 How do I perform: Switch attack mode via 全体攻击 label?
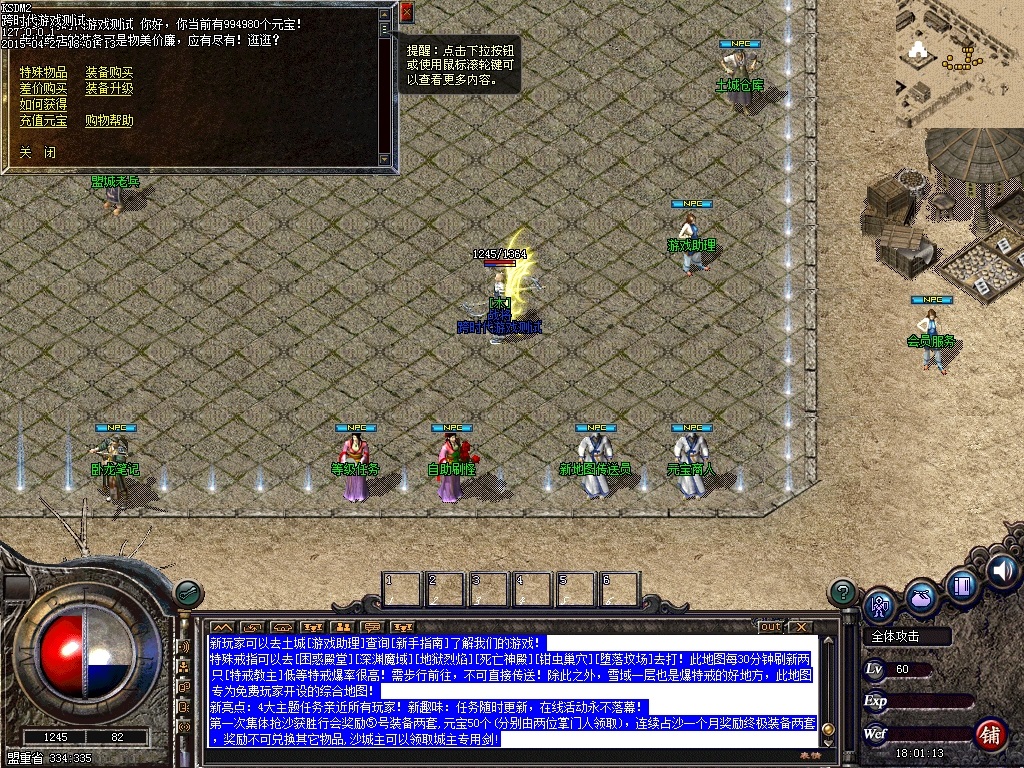896,637
